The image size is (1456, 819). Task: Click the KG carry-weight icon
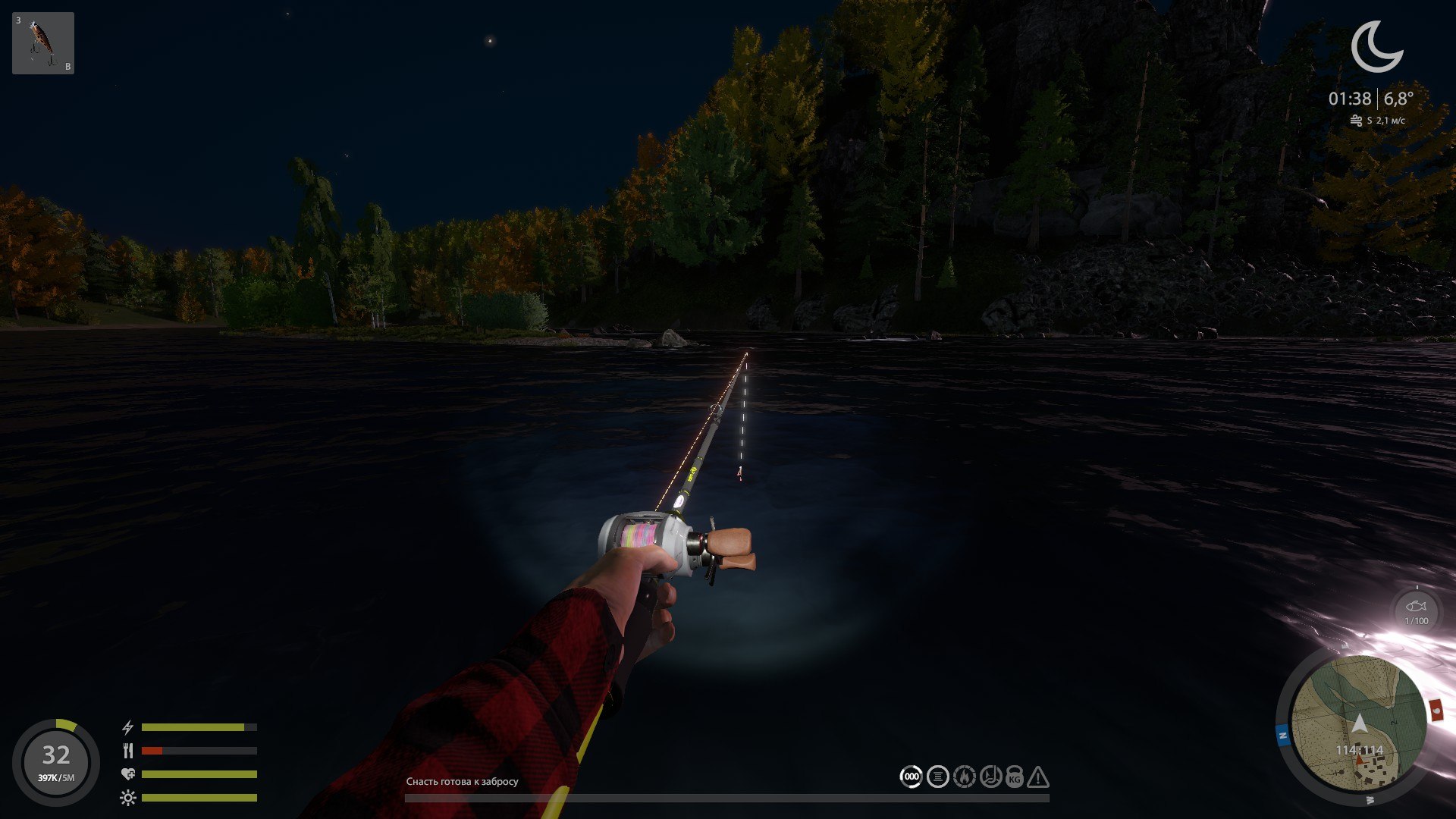pos(1014,776)
